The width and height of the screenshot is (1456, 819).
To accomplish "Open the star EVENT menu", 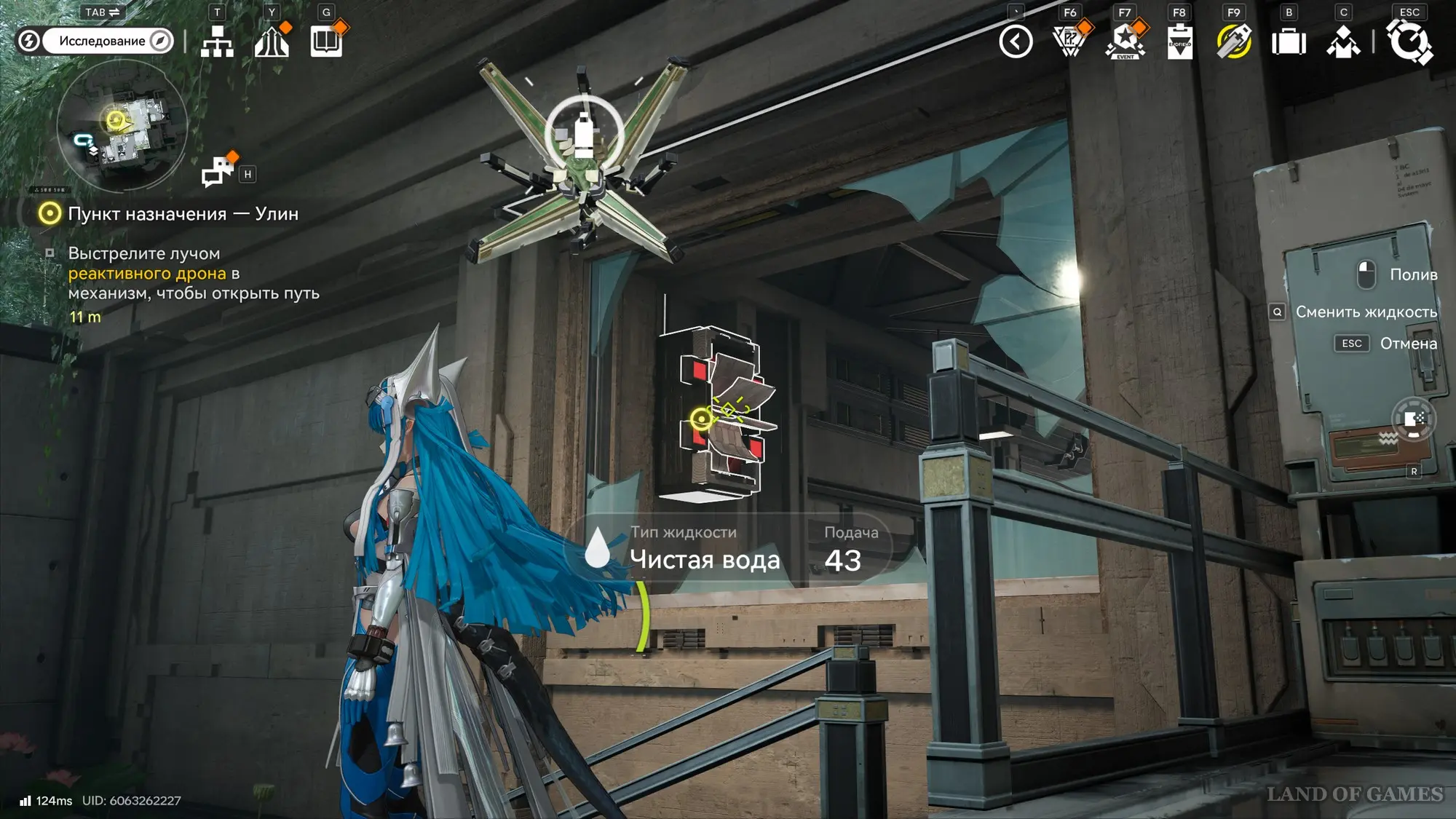I will (x=1125, y=41).
